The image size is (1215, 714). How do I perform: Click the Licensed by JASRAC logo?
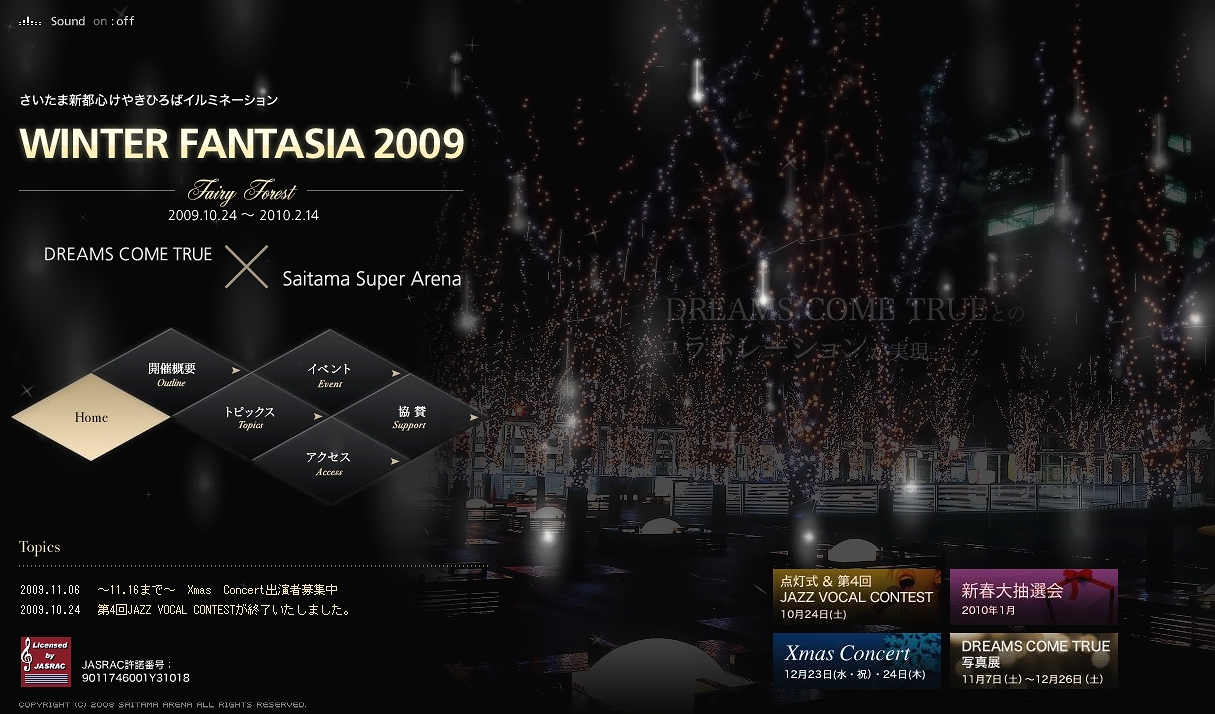46,661
